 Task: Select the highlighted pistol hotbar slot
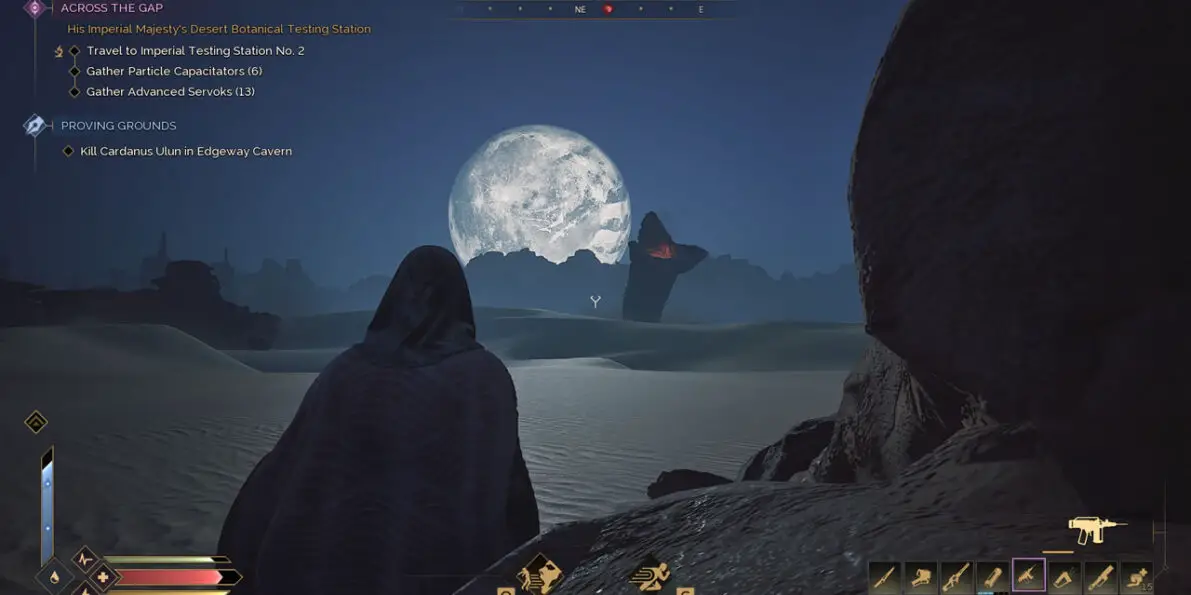pos(1029,575)
